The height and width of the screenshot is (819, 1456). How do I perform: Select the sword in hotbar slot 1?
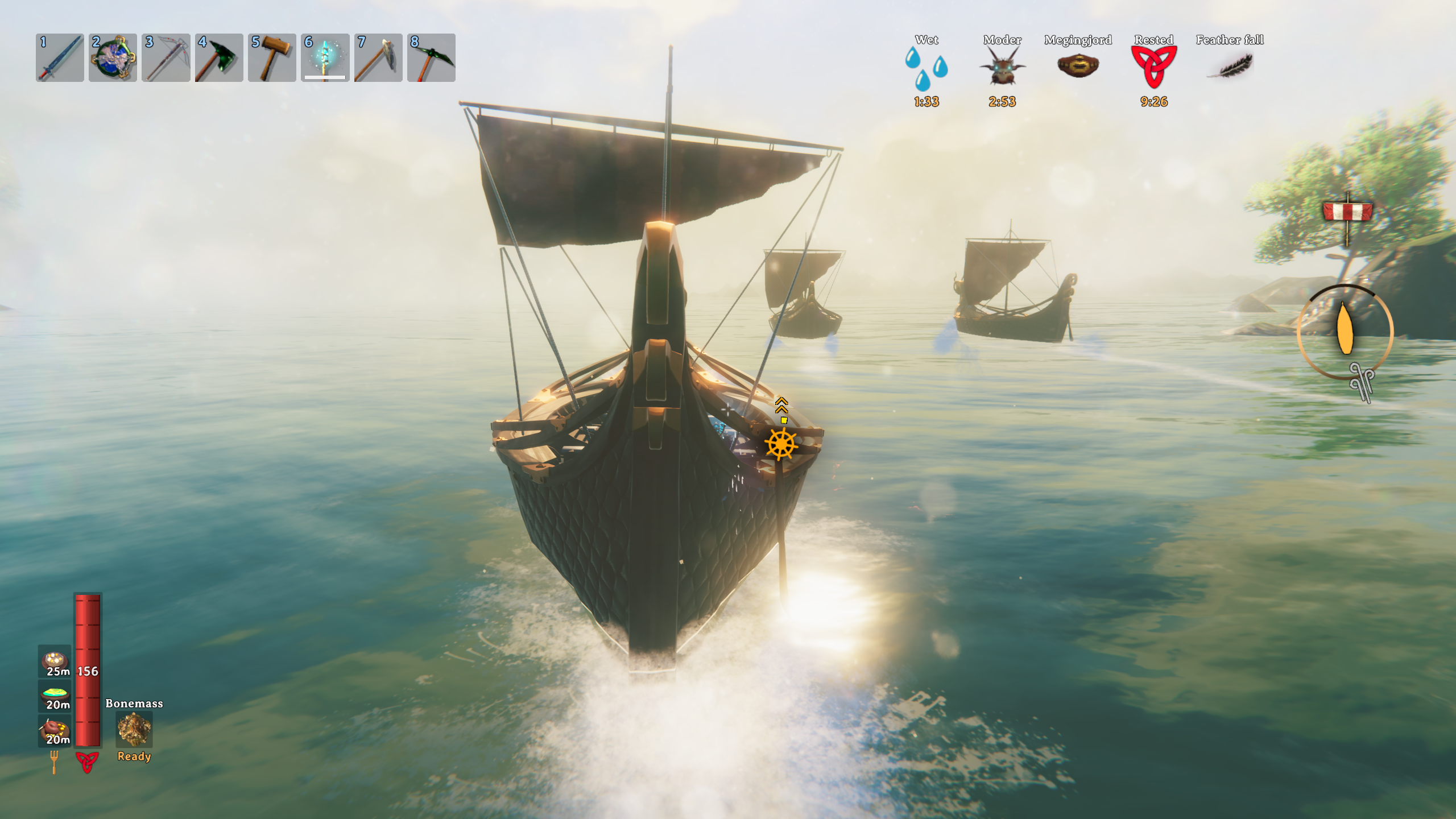60,57
